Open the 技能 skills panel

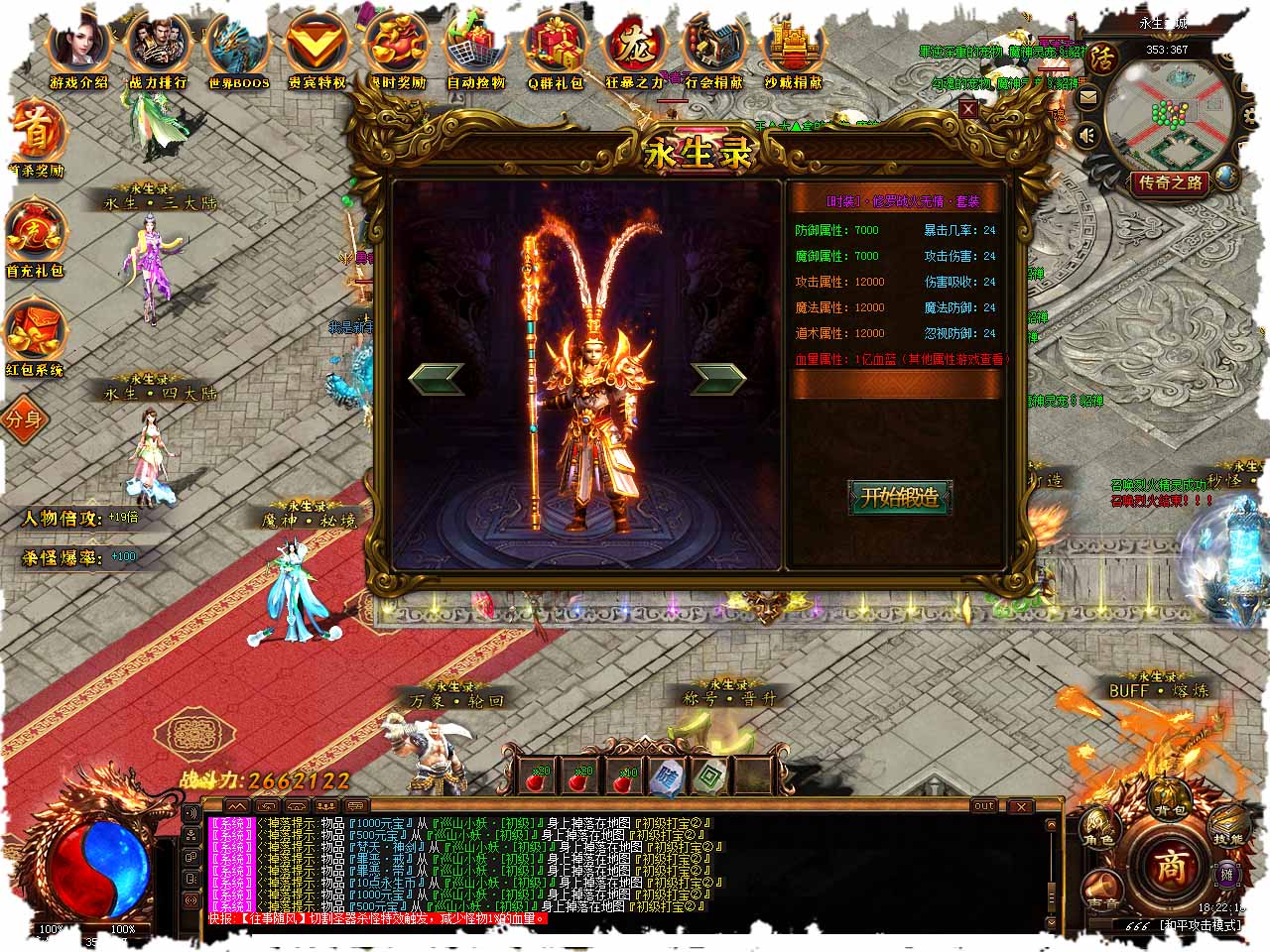(x=1228, y=826)
